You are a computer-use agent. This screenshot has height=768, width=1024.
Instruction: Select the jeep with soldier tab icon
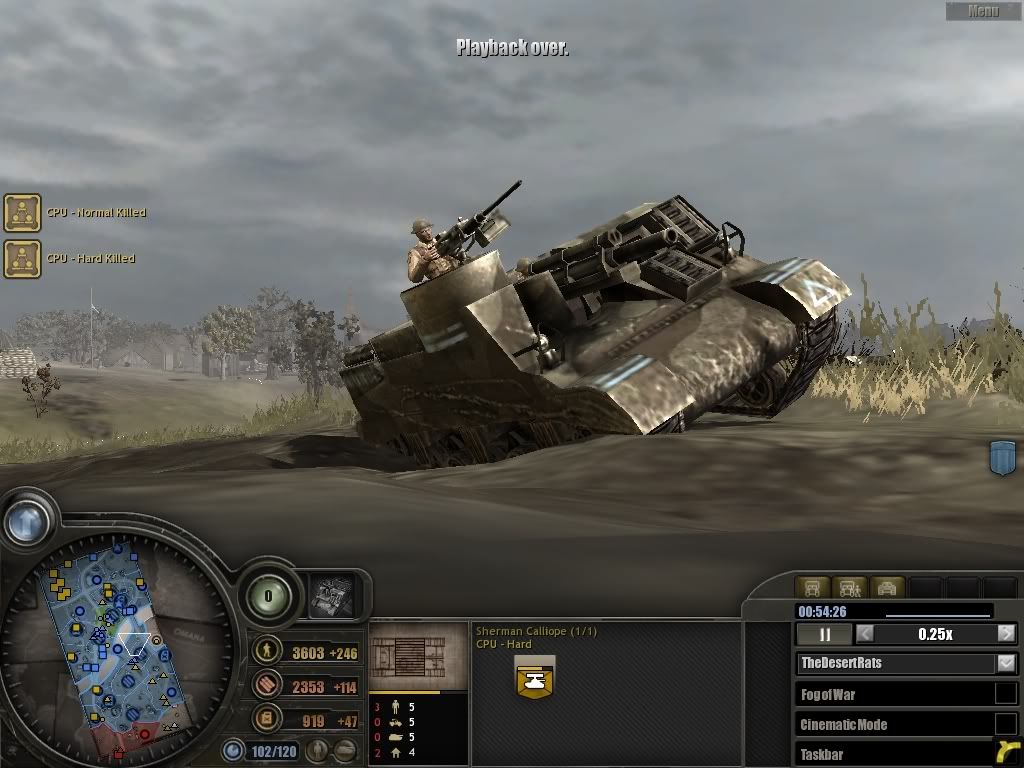pos(849,587)
